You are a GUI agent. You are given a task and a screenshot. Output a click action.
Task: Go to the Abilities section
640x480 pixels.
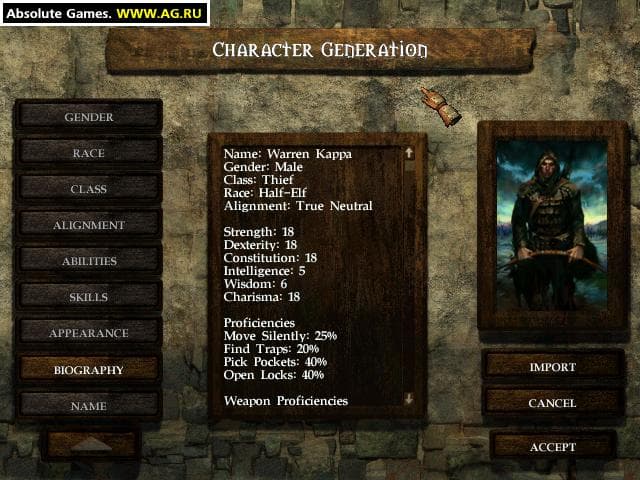89,261
